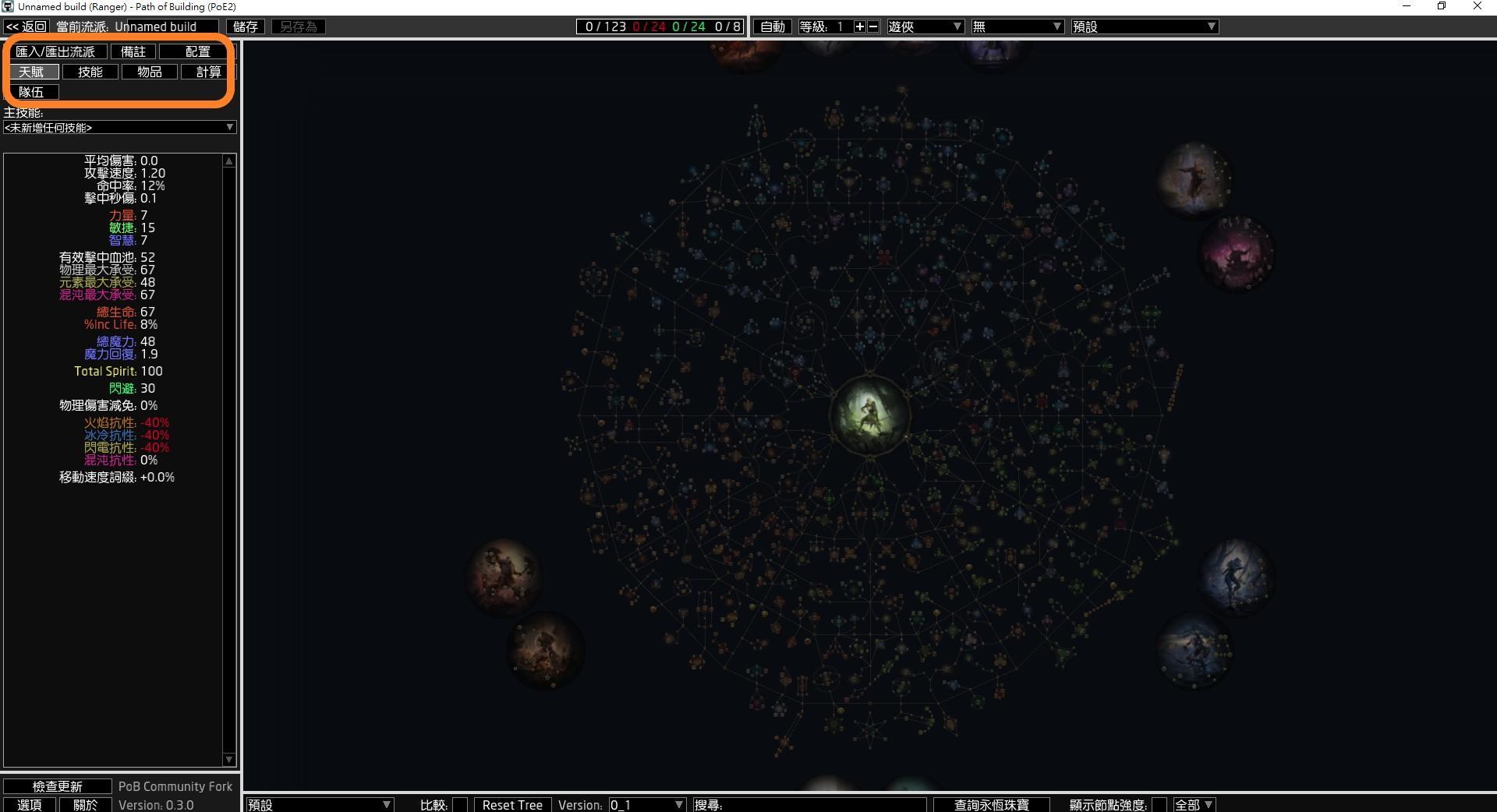Open the 計算 (Calcs) section
Image resolution: width=1497 pixels, height=812 pixels.
click(207, 72)
